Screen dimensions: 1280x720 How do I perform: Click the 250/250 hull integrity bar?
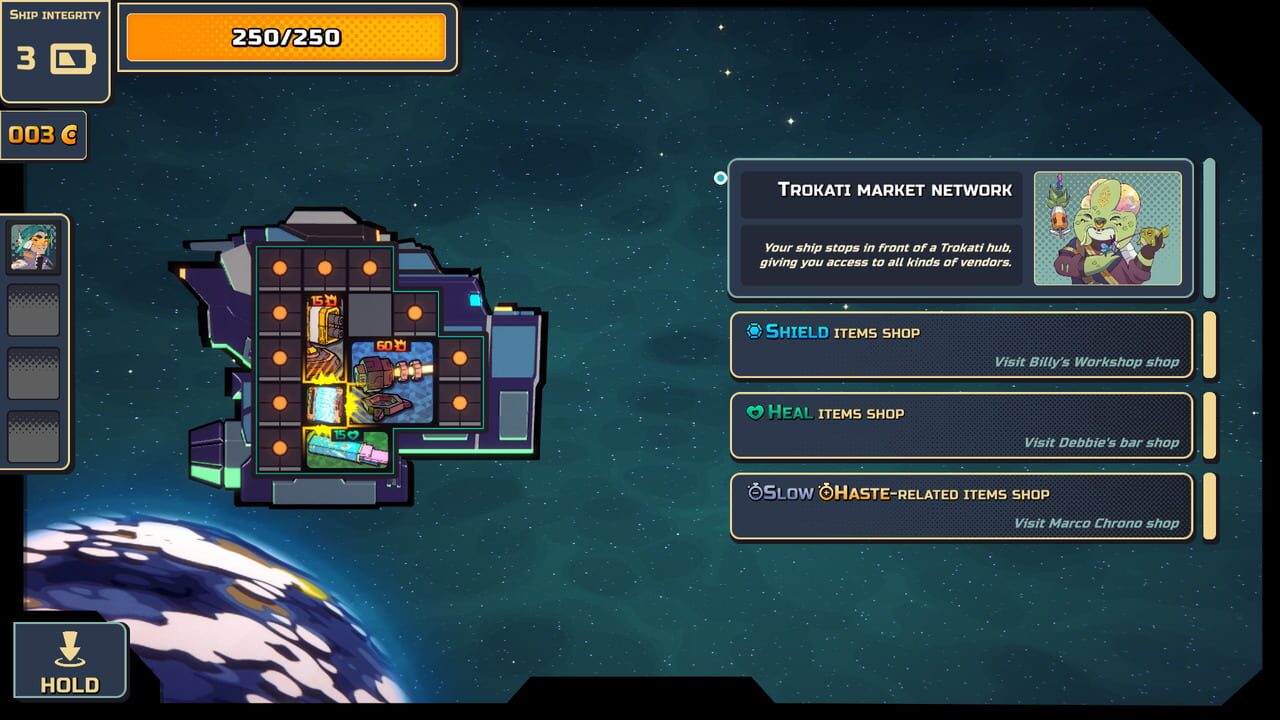pos(286,37)
